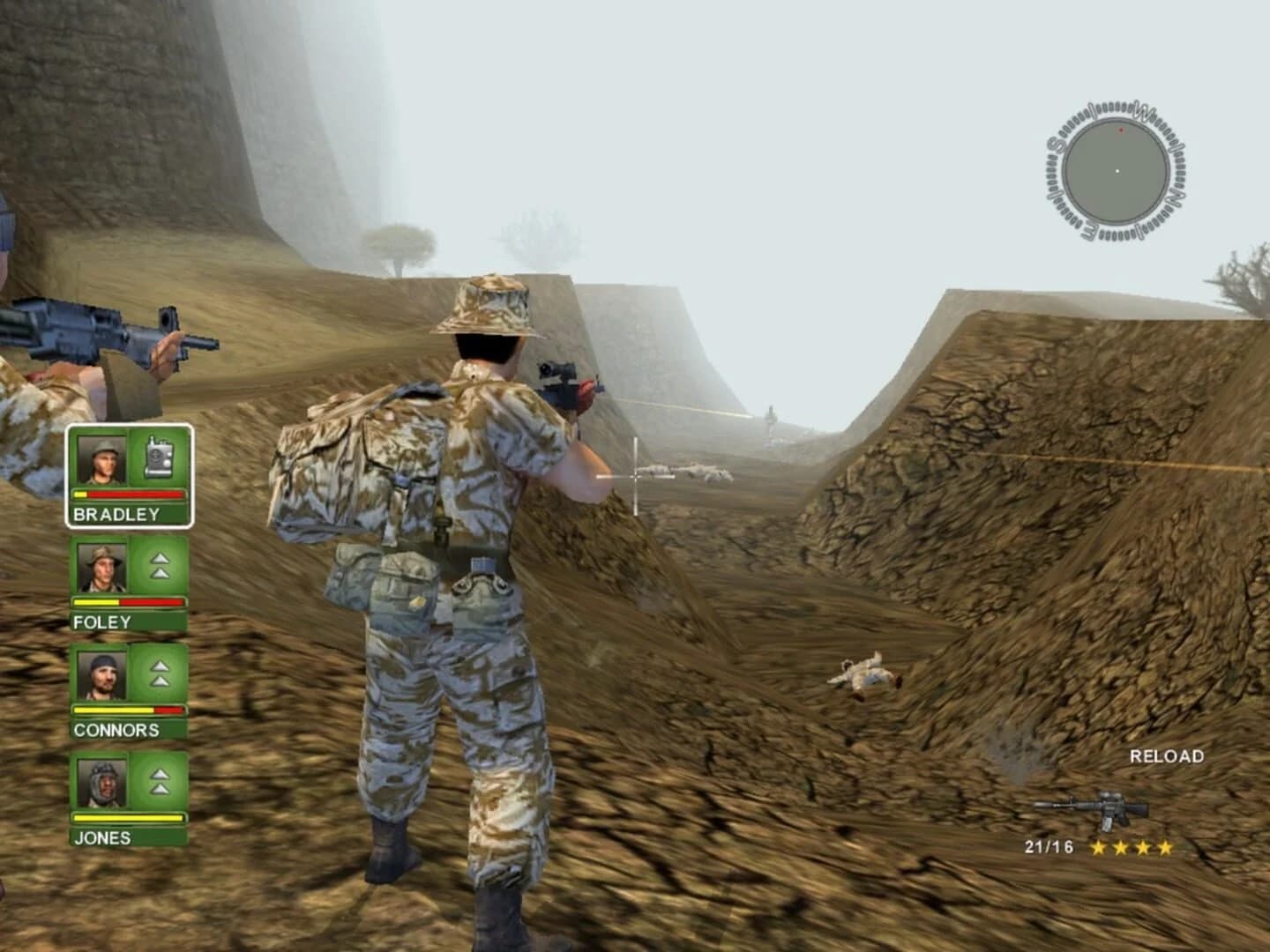This screenshot has width=1270, height=952.
Task: Click the ammo count 21/16
Action: 1047,849
